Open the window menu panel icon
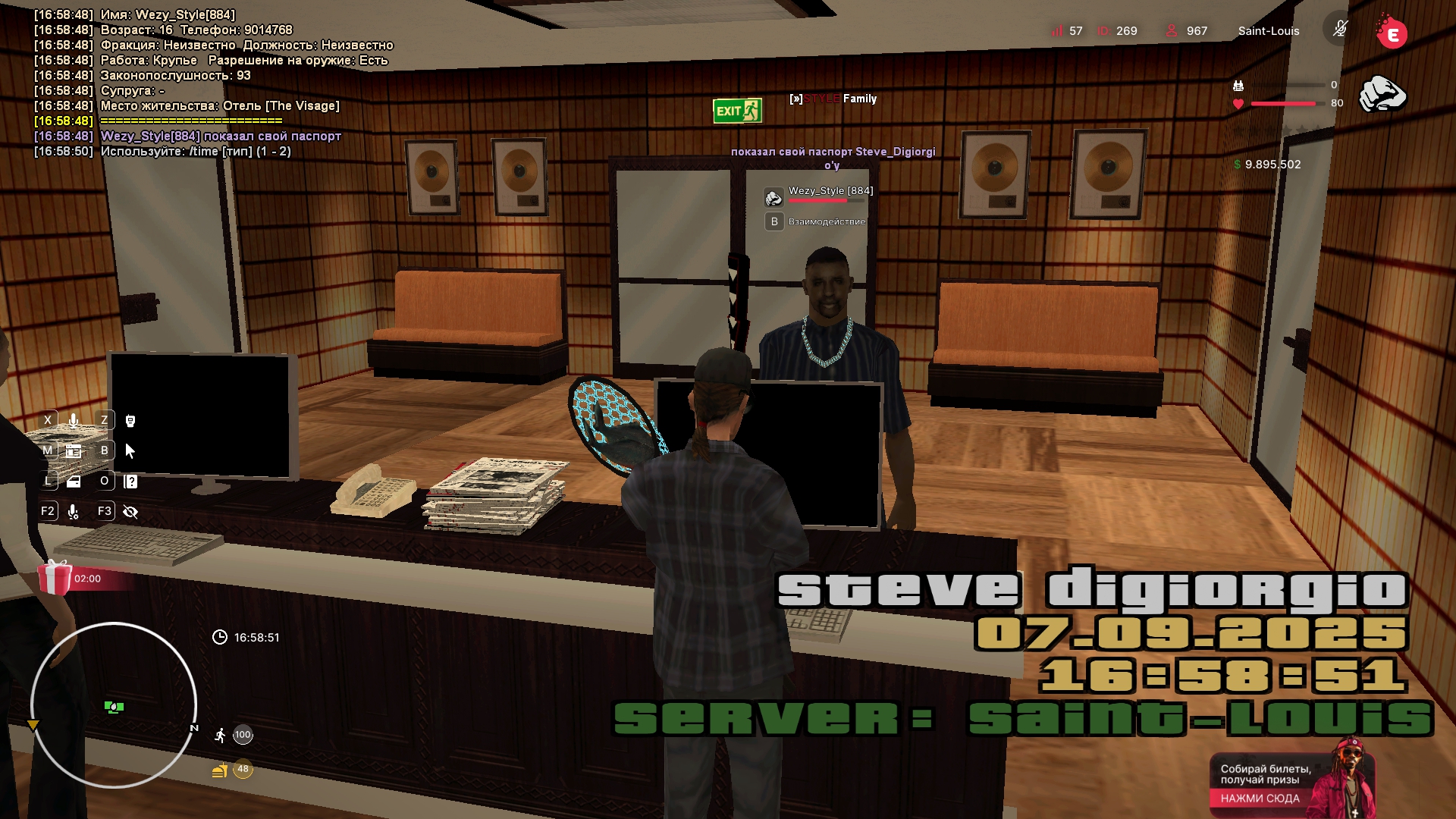The height and width of the screenshot is (819, 1456). tap(74, 450)
